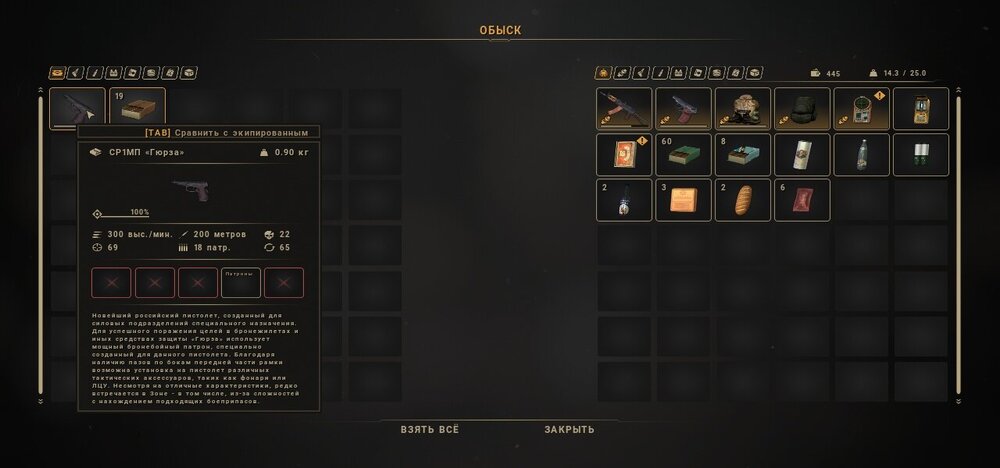Choose the equipped pistol in player inventory
This screenshot has width=1000, height=468.
(683, 109)
